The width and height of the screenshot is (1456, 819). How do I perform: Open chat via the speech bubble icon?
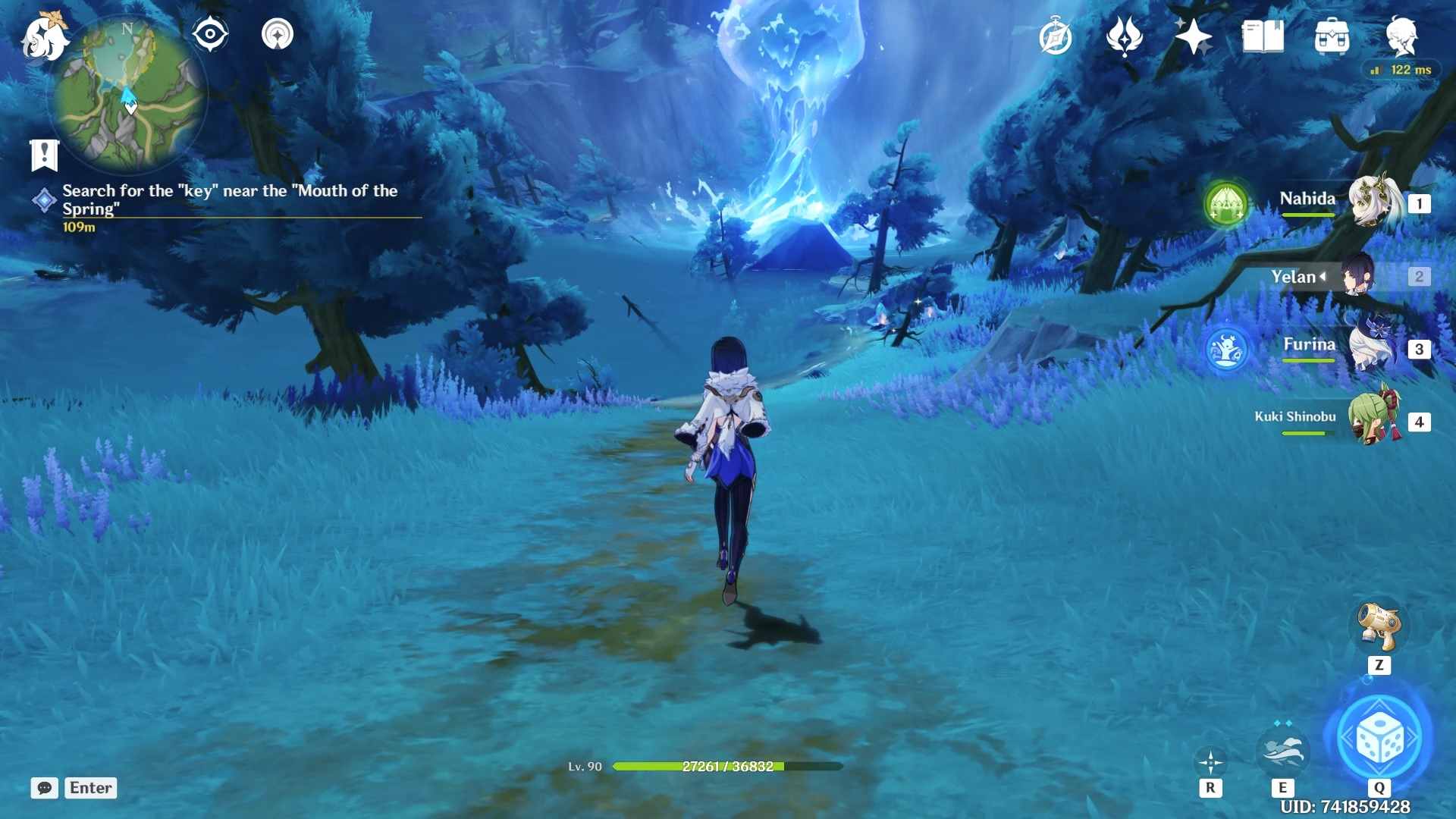pos(46,788)
